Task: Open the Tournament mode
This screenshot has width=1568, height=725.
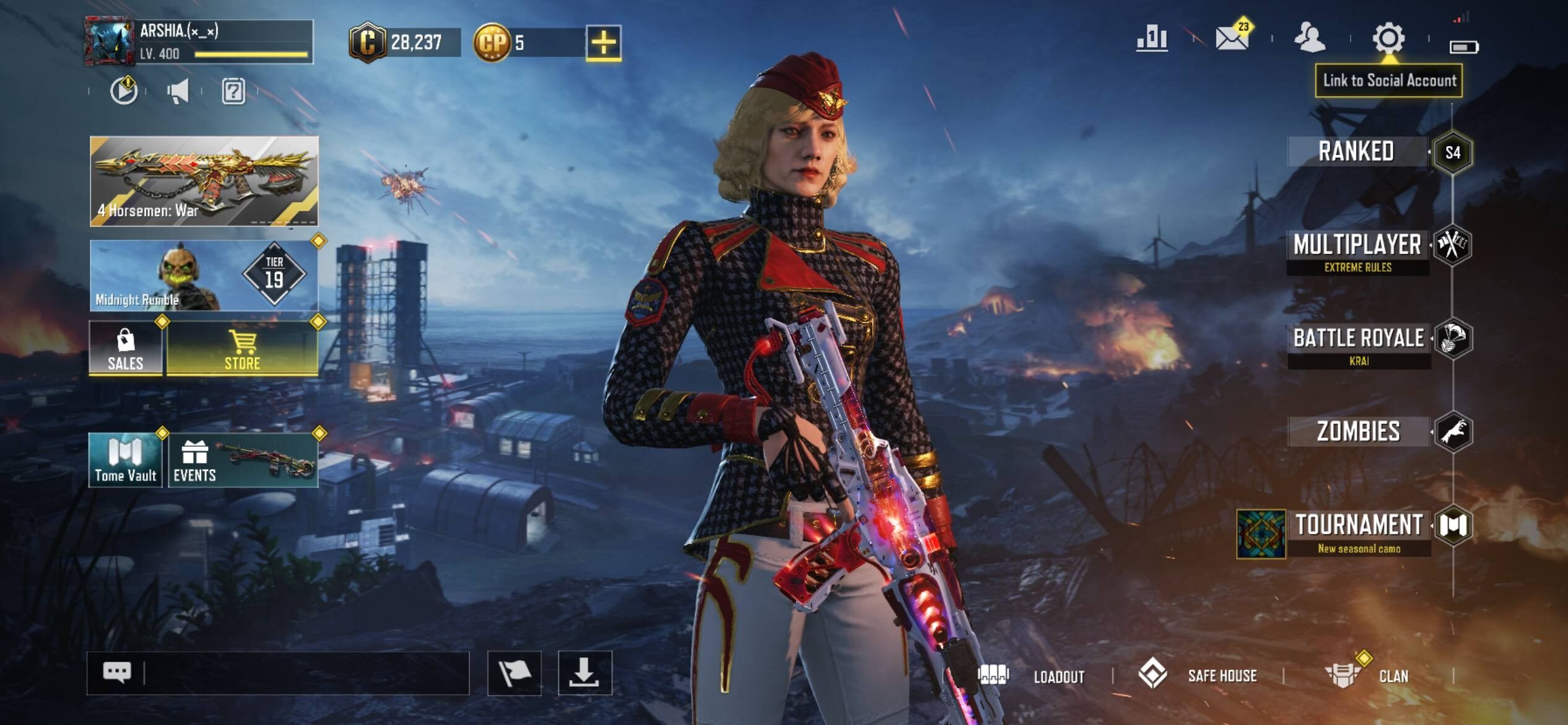Action: [x=1359, y=525]
